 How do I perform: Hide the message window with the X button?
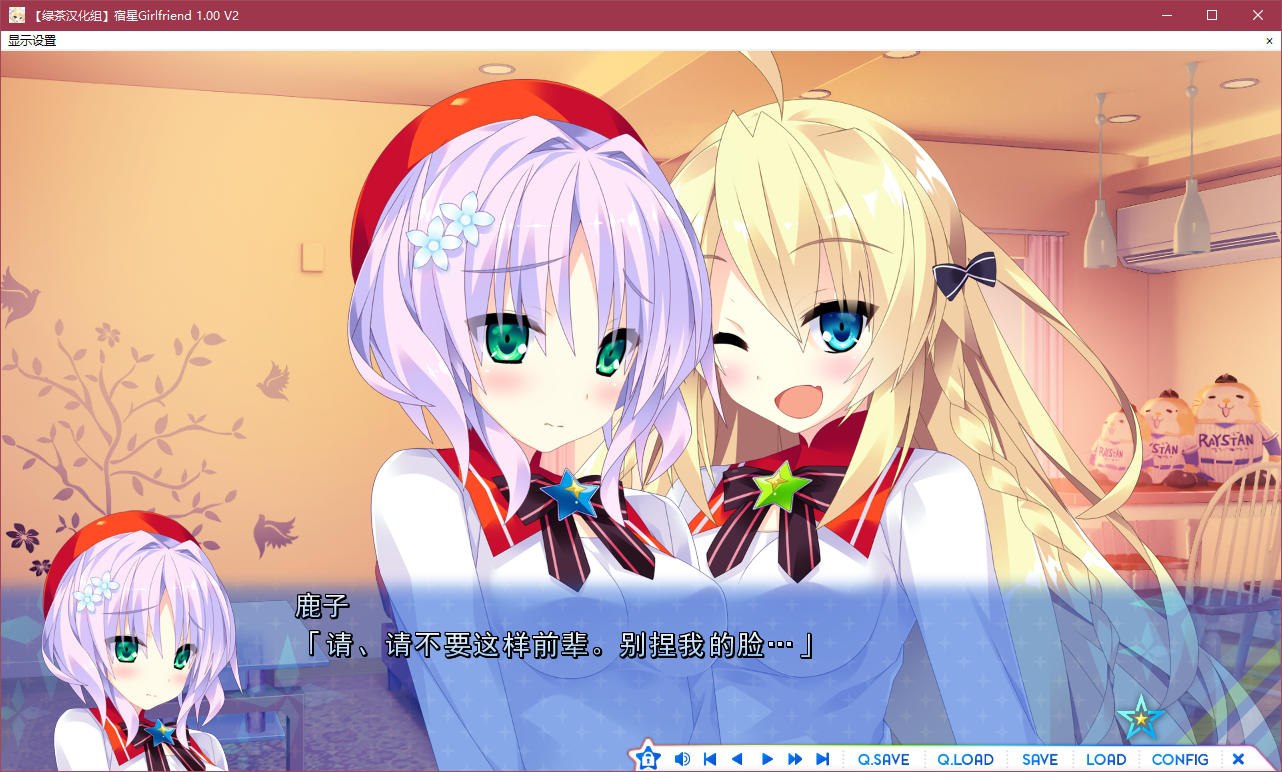(1238, 758)
